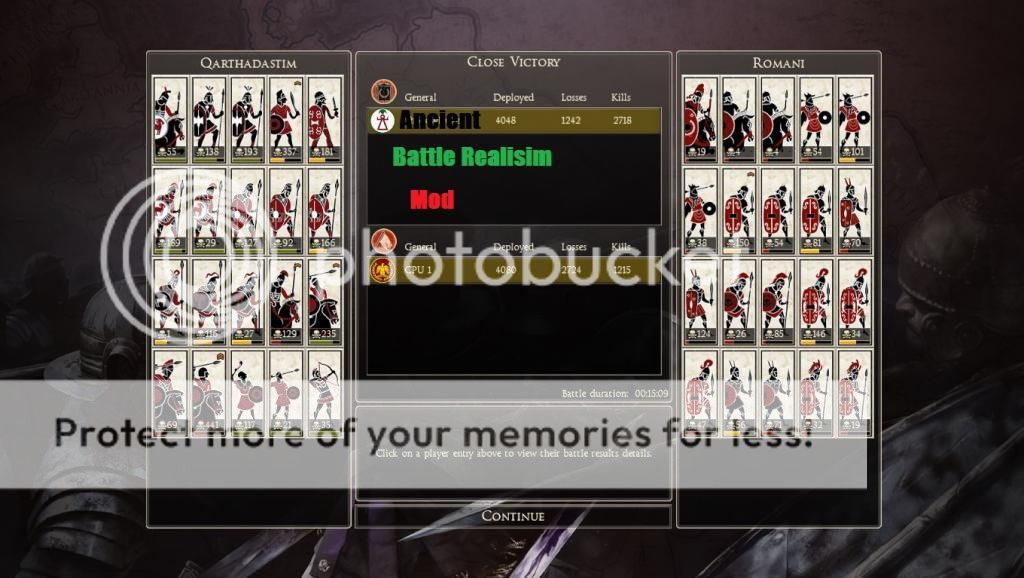The height and width of the screenshot is (578, 1024).
Task: Choose the Romani unit card with 70 kills
Action: tap(853, 209)
